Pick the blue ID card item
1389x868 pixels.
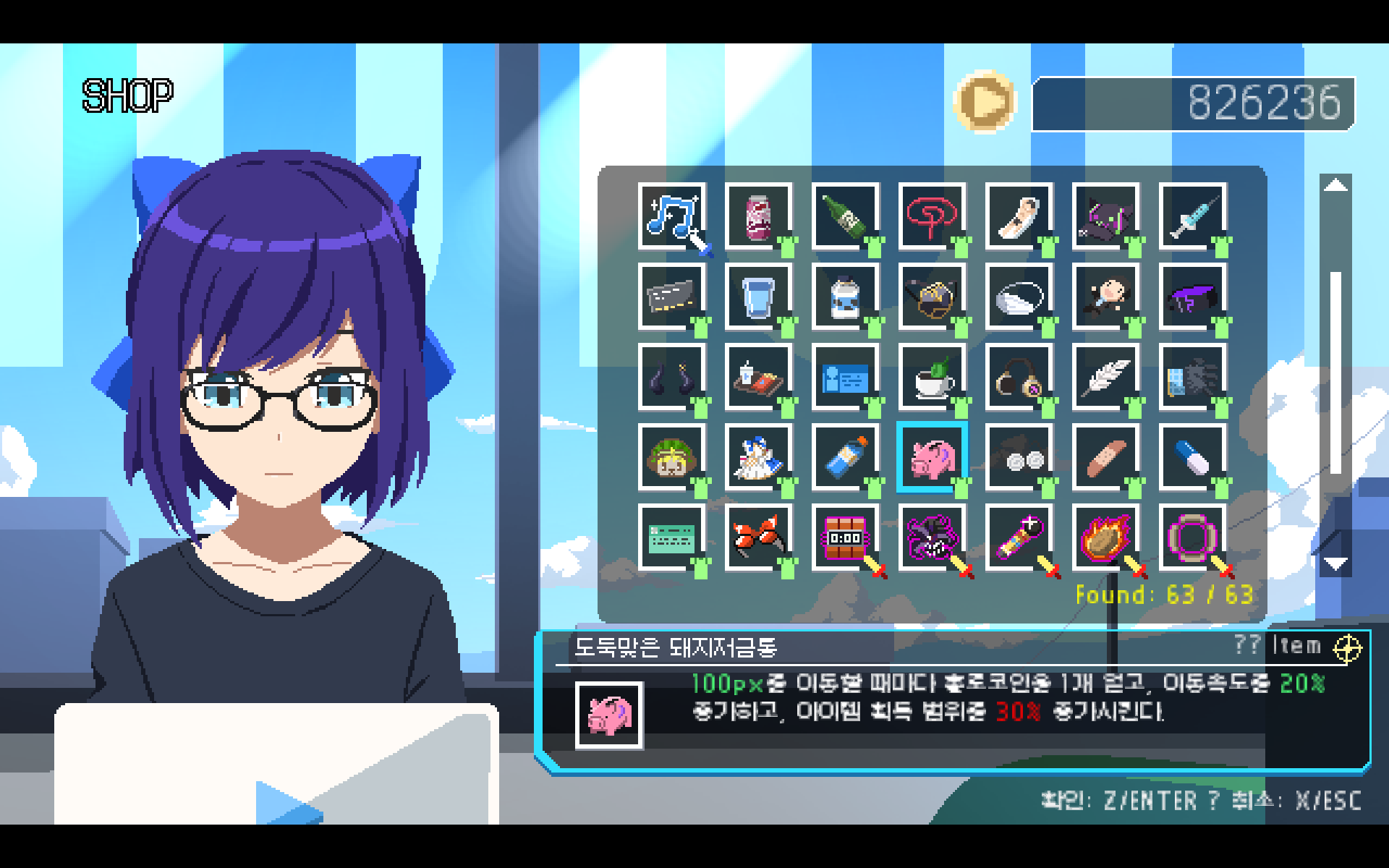coord(845,377)
